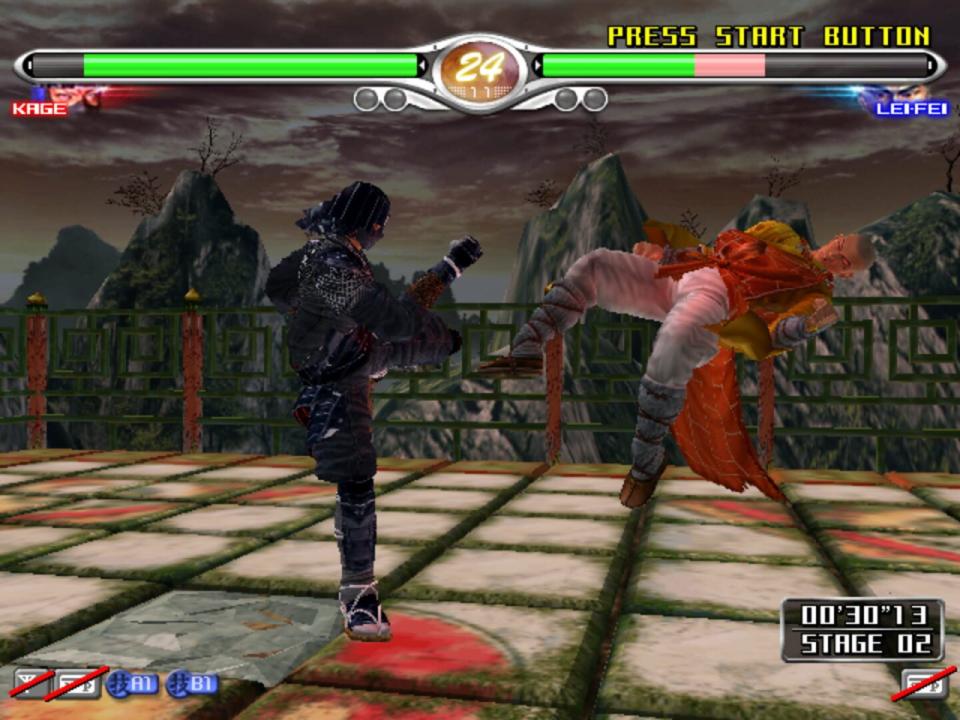This screenshot has height=720, width=960.
Task: Click the crossed-out card icon beside the A1 badge
Action: [x=80, y=684]
